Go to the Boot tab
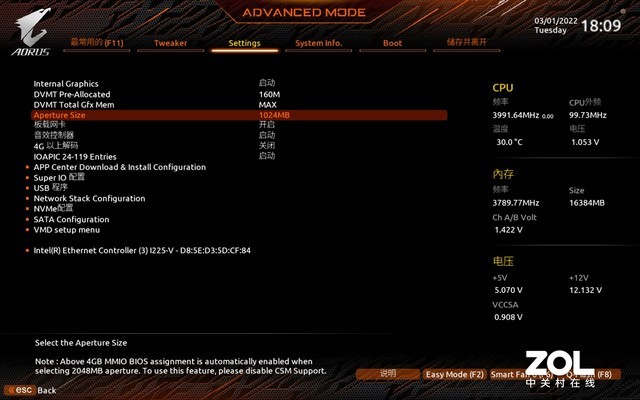Screen dimensions: 640x400 pos(392,43)
